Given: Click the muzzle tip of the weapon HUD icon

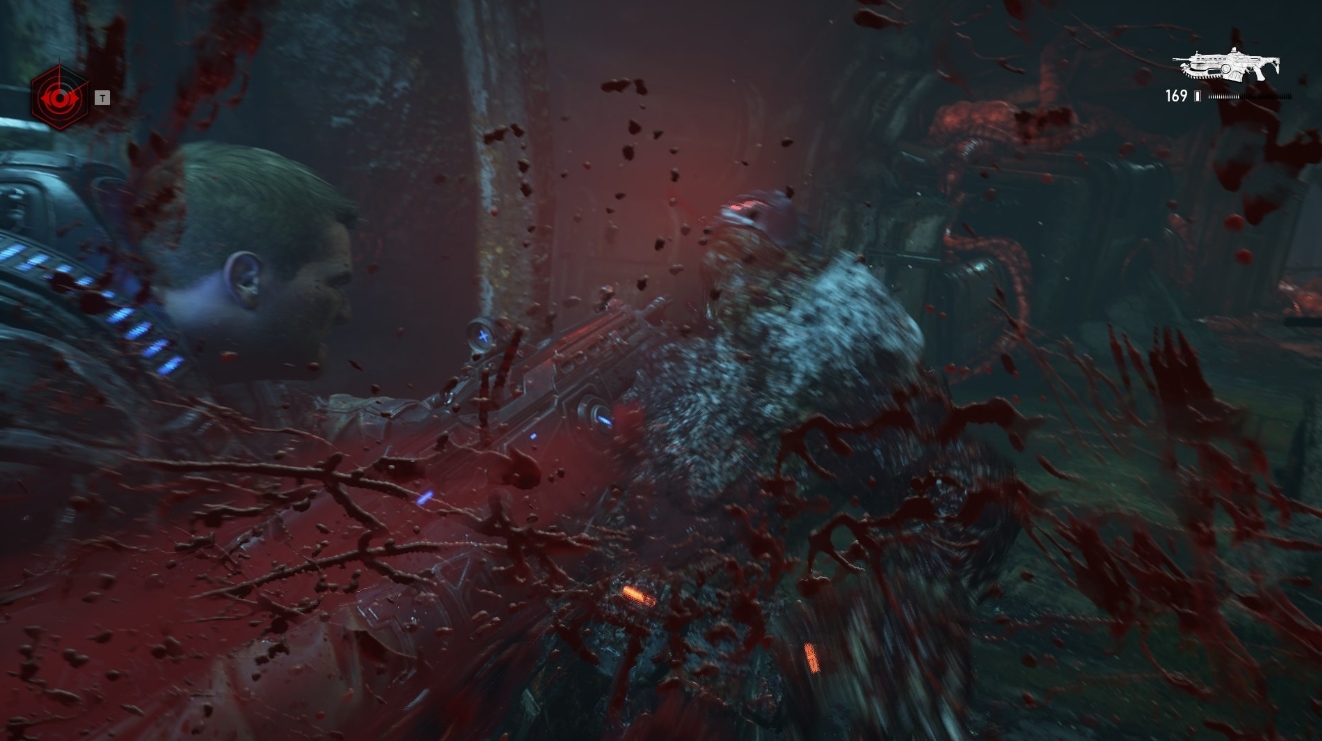Looking at the screenshot, I should click(x=1175, y=59).
